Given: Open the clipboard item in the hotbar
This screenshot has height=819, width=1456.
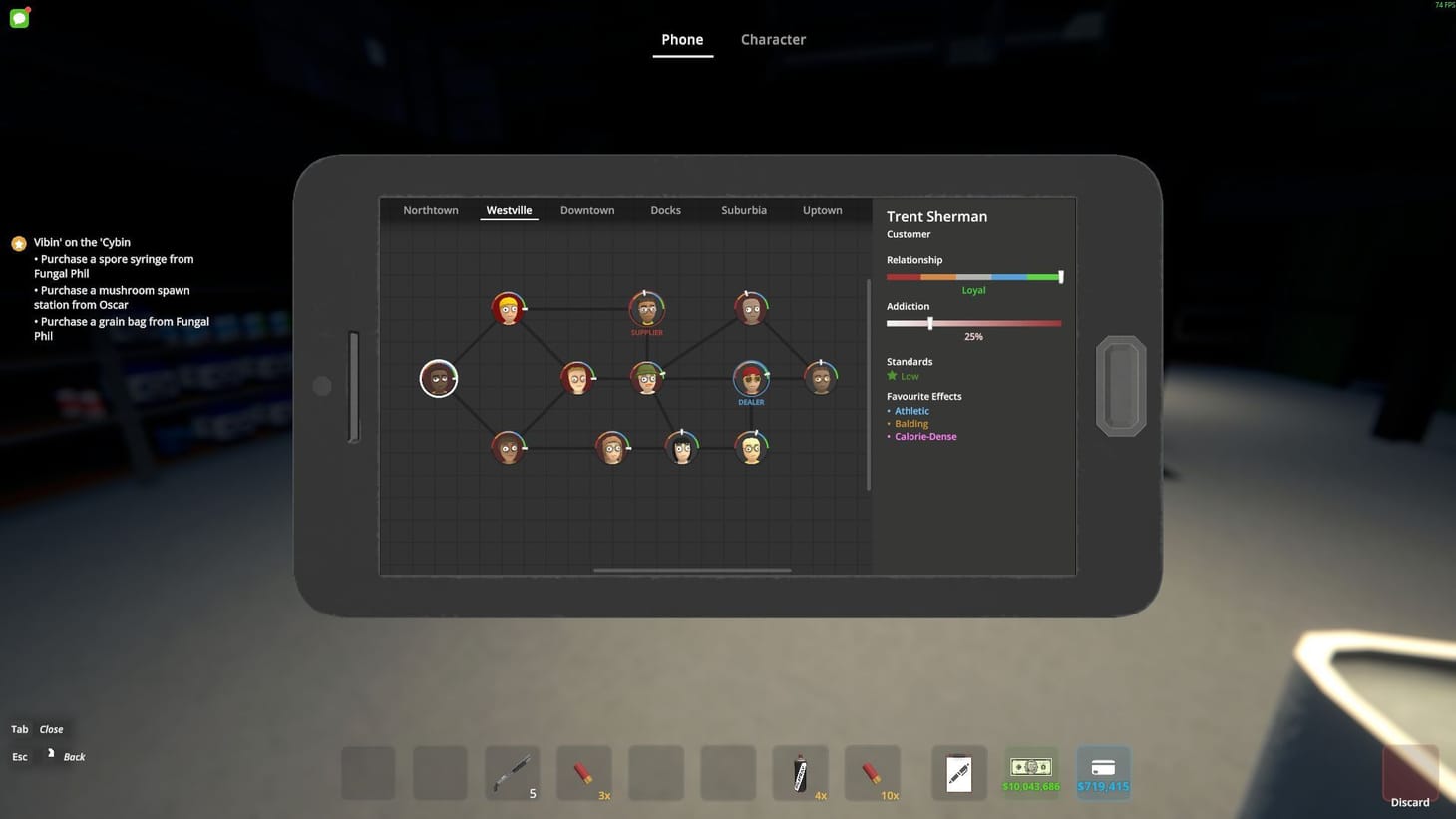Looking at the screenshot, I should (x=958, y=772).
